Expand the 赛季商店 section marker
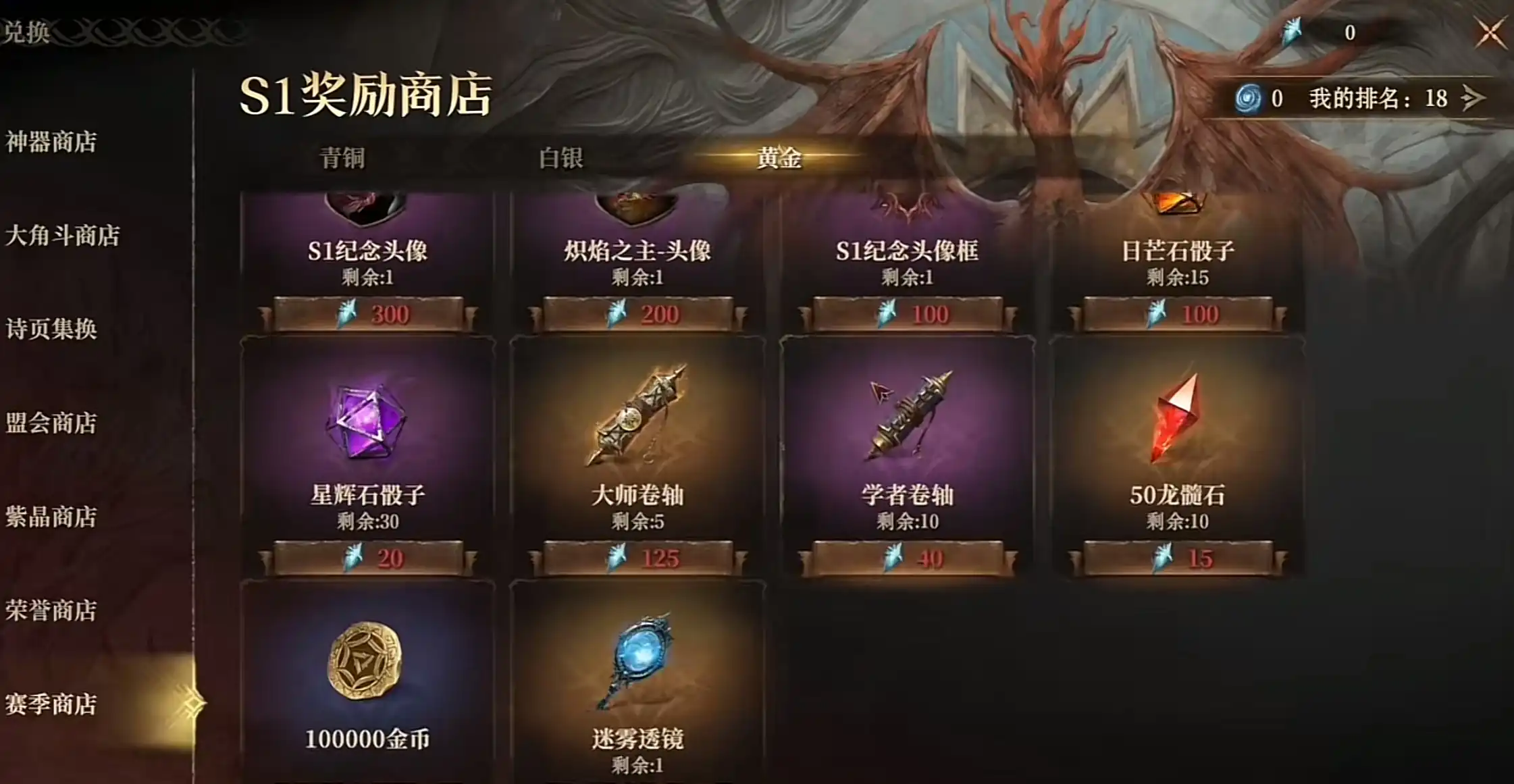The width and height of the screenshot is (1514, 784). point(192,702)
